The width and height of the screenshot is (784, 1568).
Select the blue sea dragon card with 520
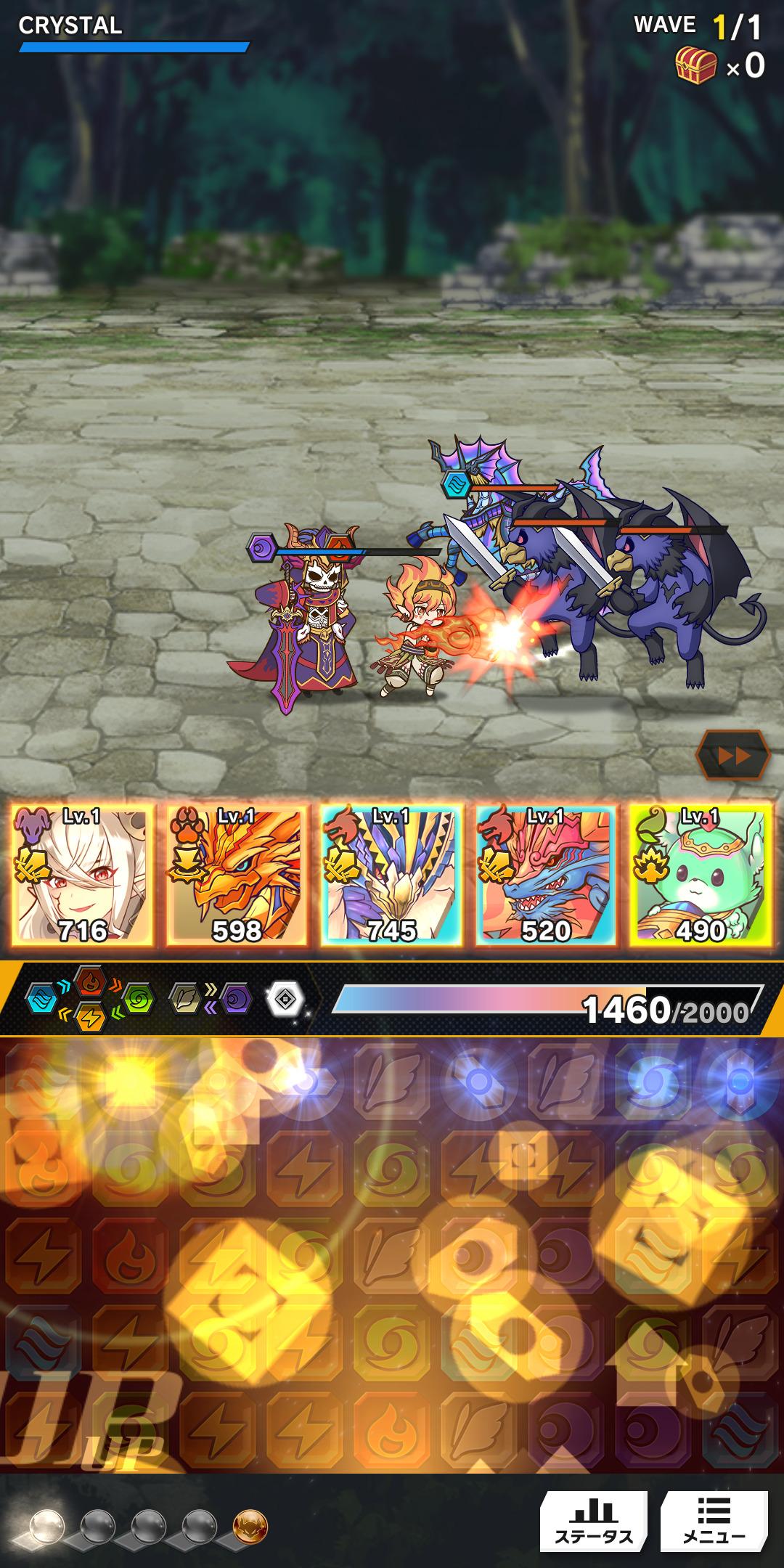pyautogui.click(x=546, y=875)
